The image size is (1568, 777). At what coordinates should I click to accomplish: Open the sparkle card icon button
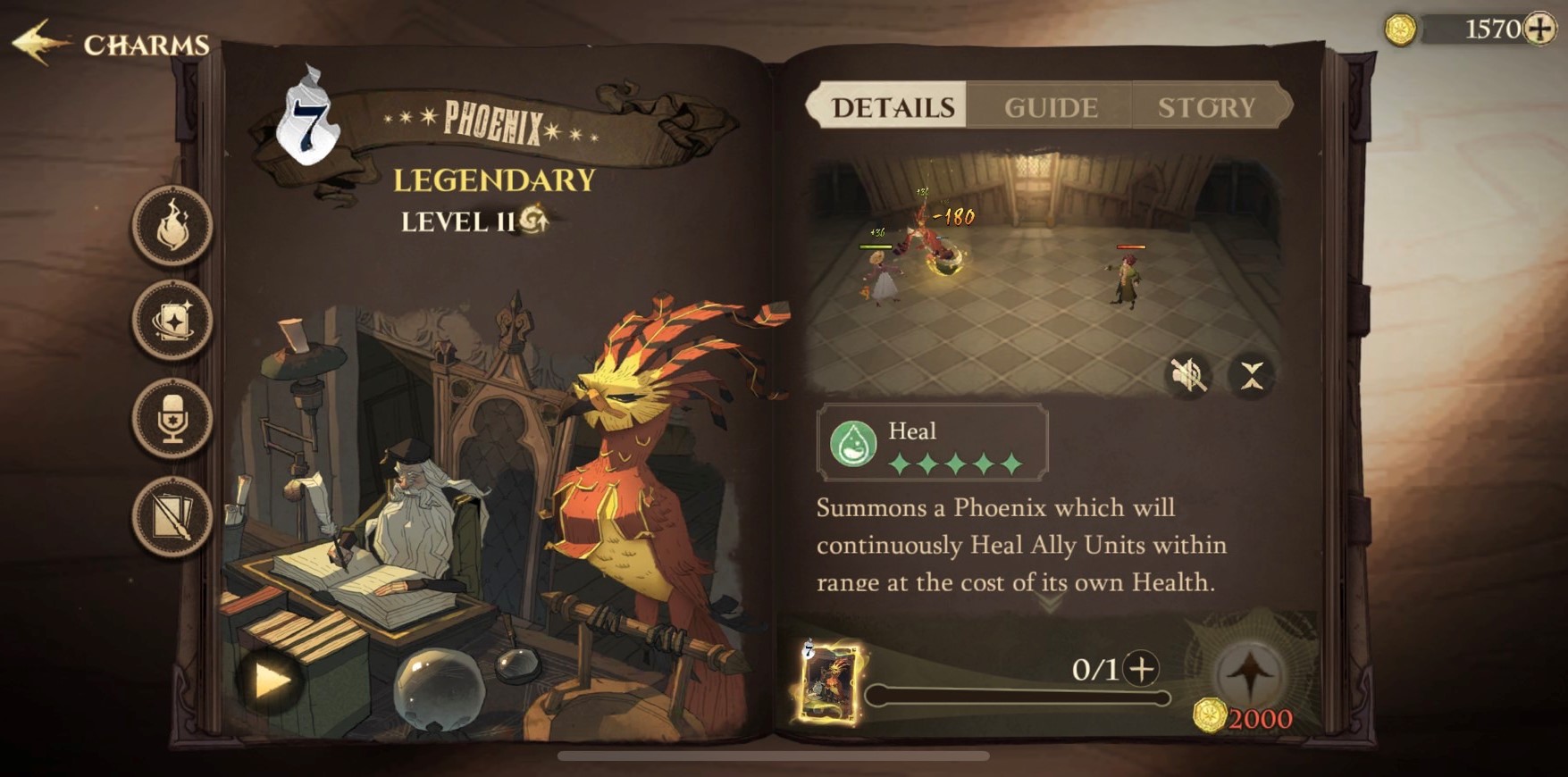click(x=172, y=321)
